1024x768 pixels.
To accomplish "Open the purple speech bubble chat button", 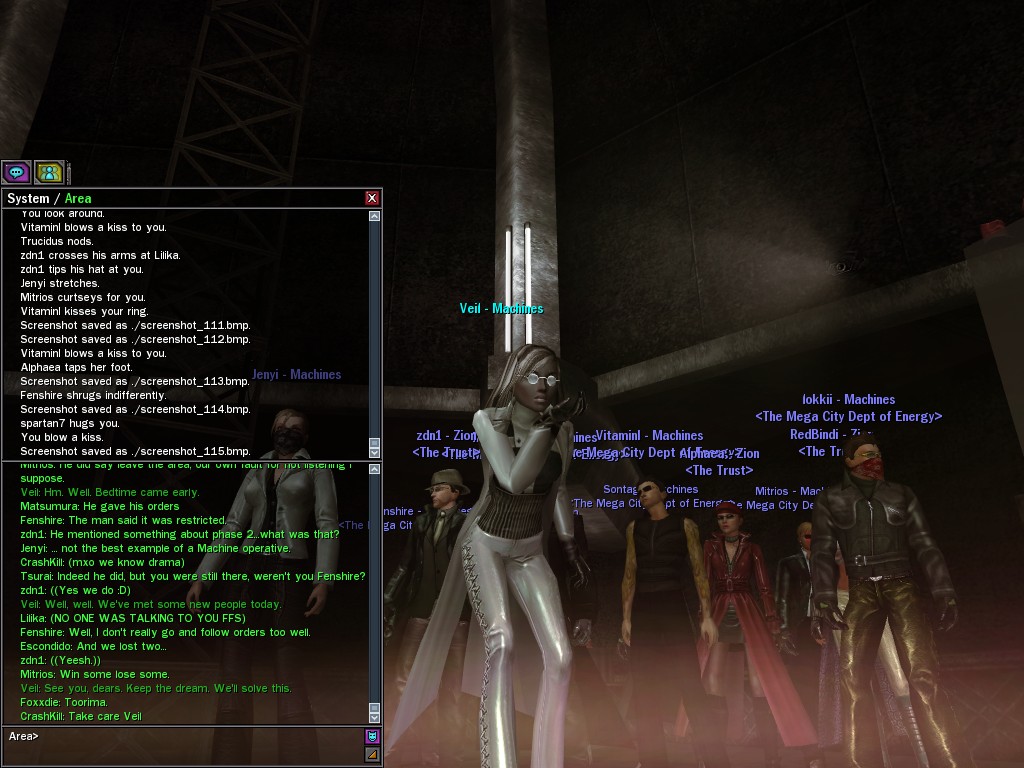I will click(16, 172).
